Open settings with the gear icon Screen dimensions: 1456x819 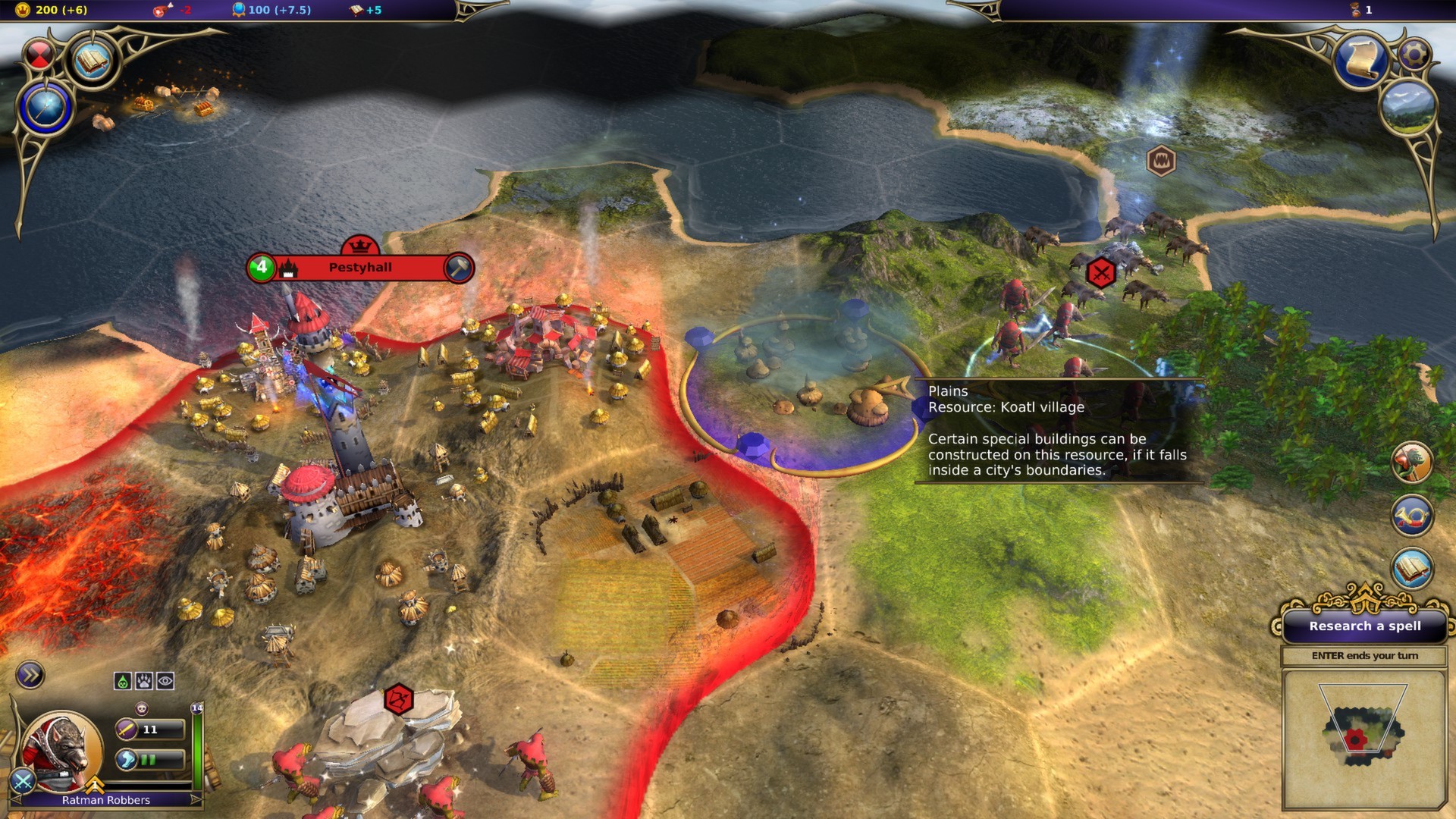[x=1414, y=54]
